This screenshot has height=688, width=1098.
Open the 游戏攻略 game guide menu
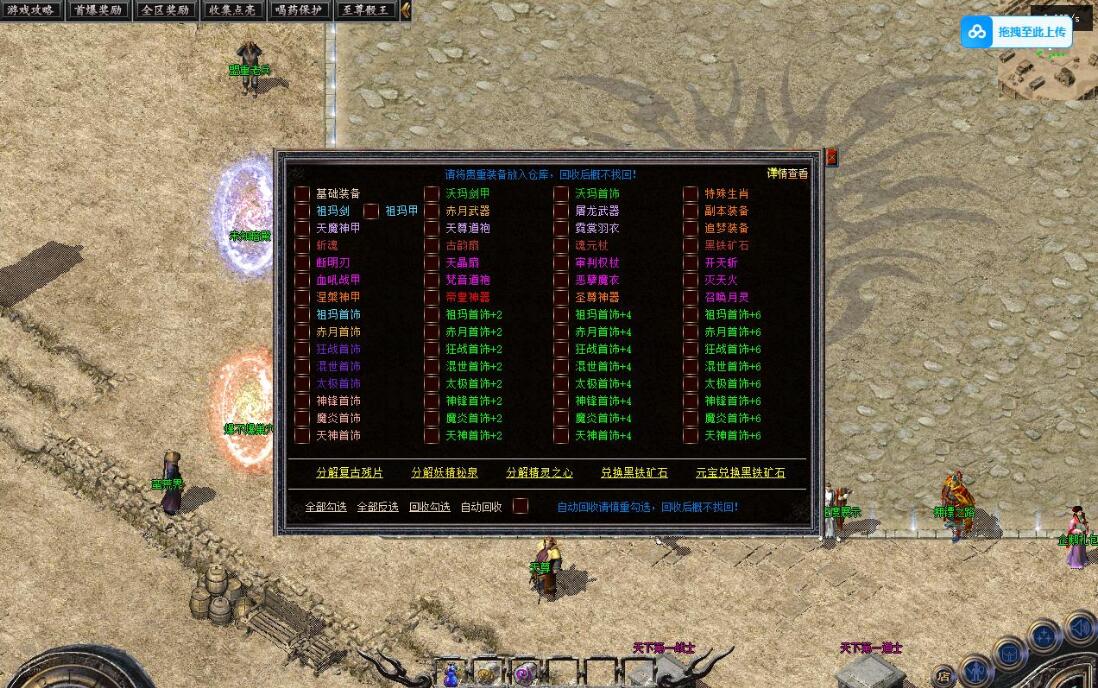pyautogui.click(x=31, y=10)
